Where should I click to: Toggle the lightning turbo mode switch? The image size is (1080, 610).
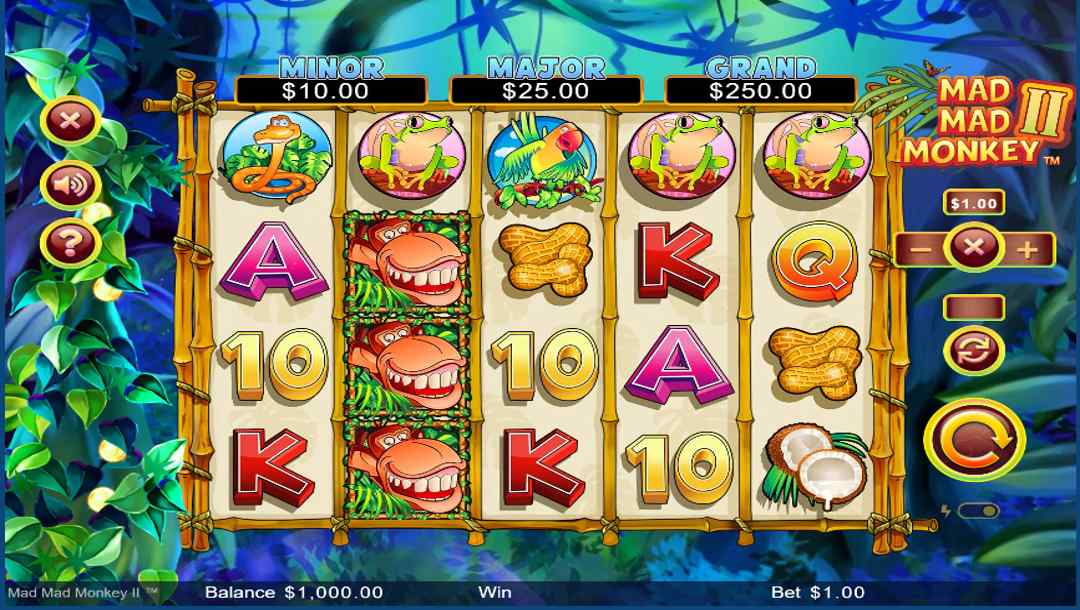click(x=977, y=511)
